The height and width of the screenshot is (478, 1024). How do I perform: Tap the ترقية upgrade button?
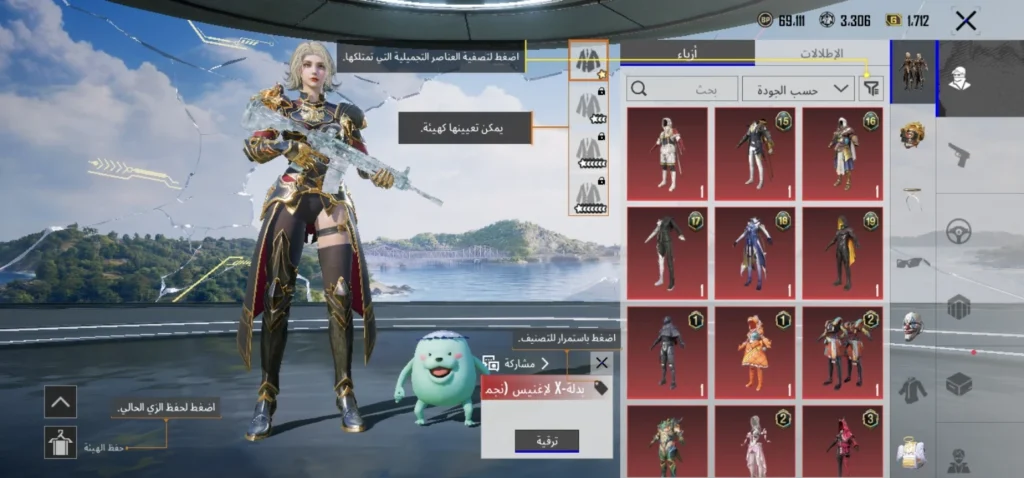point(546,441)
